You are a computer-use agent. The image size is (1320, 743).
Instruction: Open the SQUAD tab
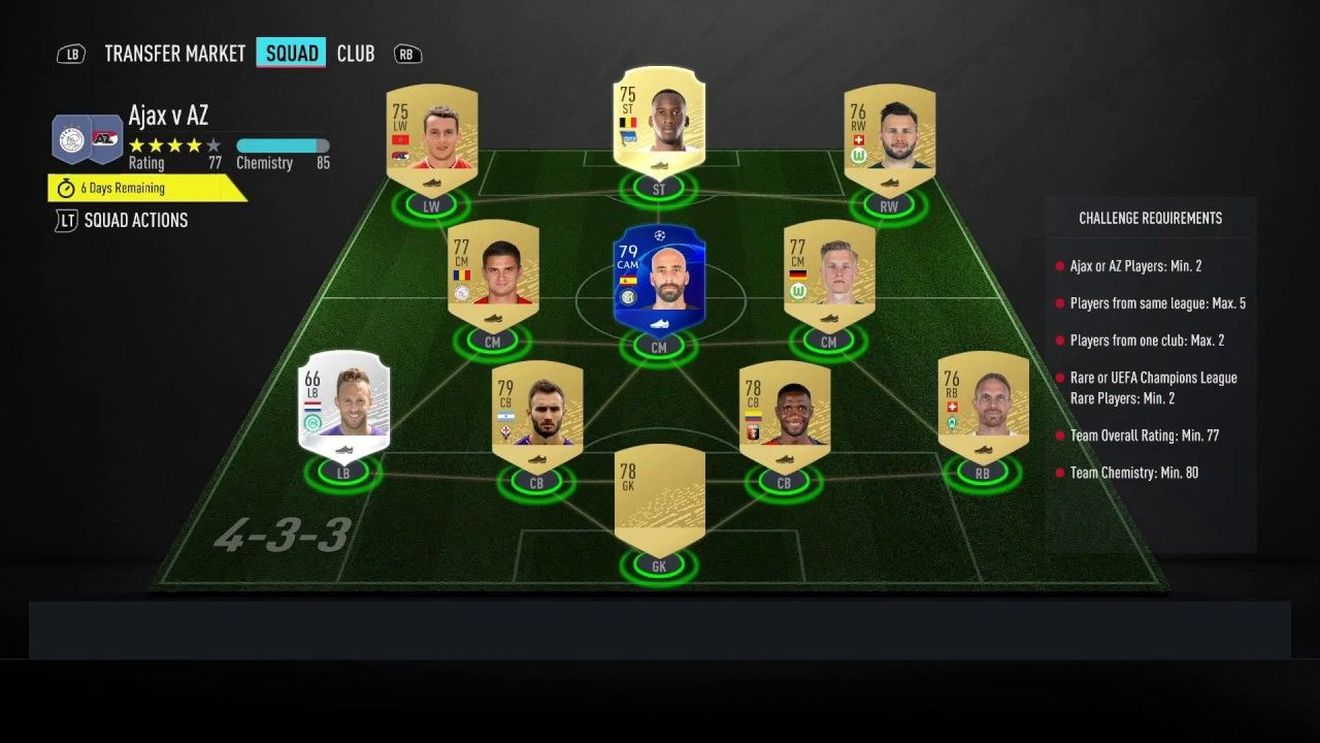(291, 53)
